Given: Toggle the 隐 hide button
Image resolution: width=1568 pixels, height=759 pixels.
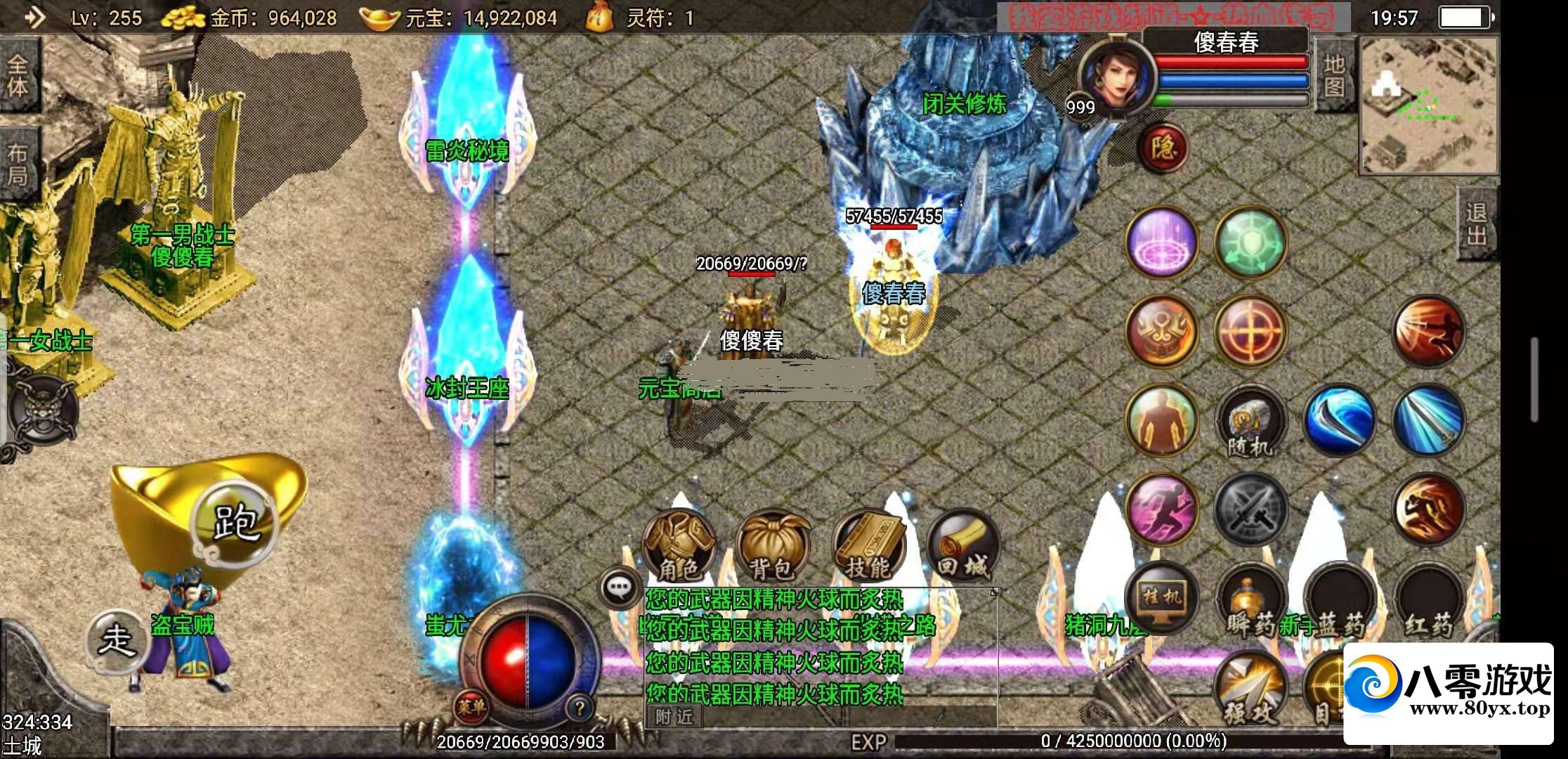Looking at the screenshot, I should pos(1163,148).
